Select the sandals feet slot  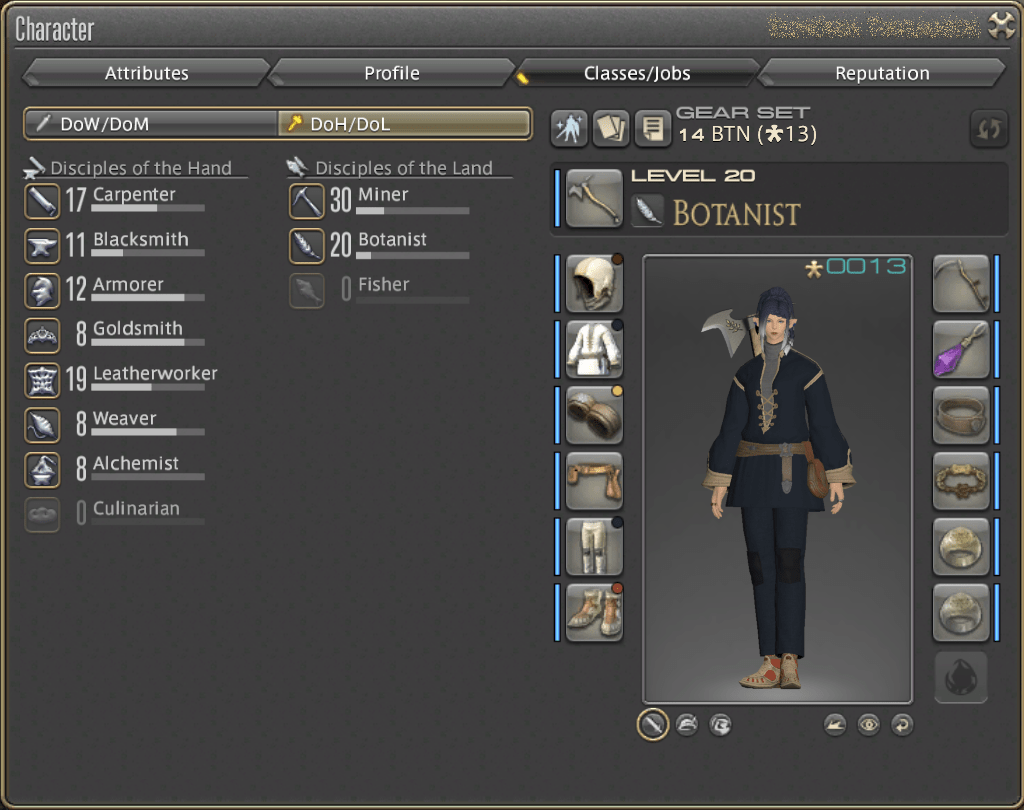click(595, 612)
